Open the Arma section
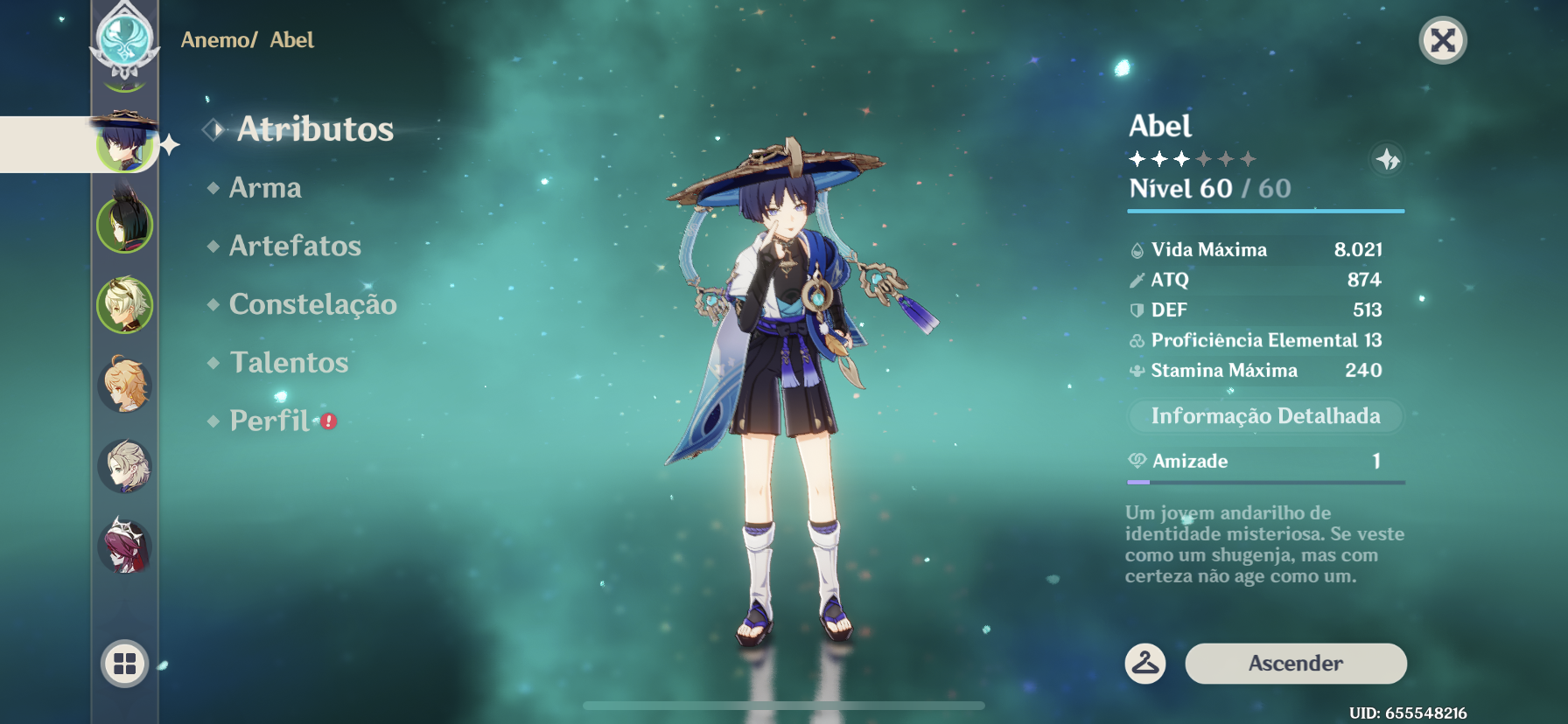 point(265,188)
